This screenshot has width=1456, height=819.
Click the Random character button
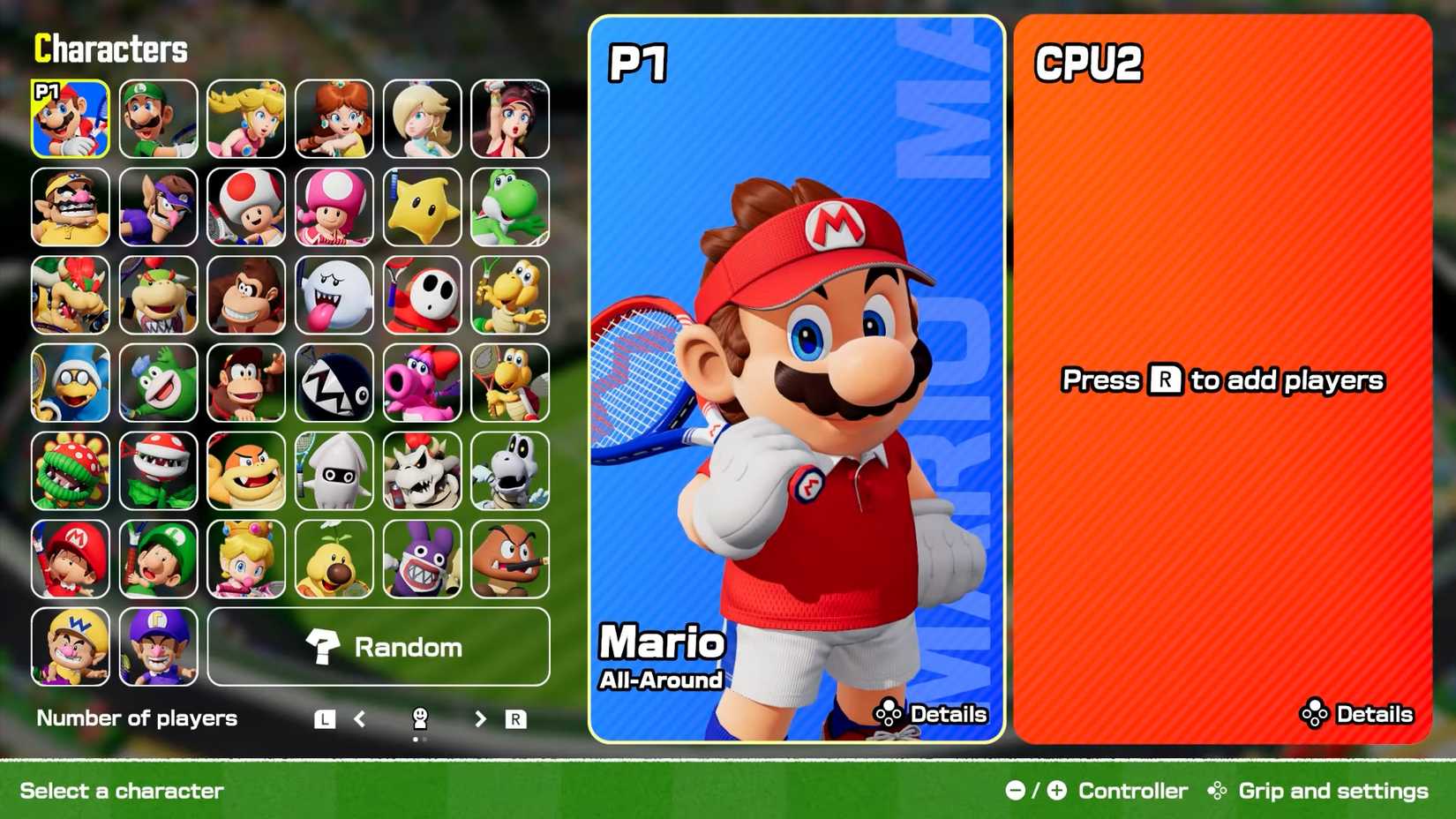(x=379, y=647)
